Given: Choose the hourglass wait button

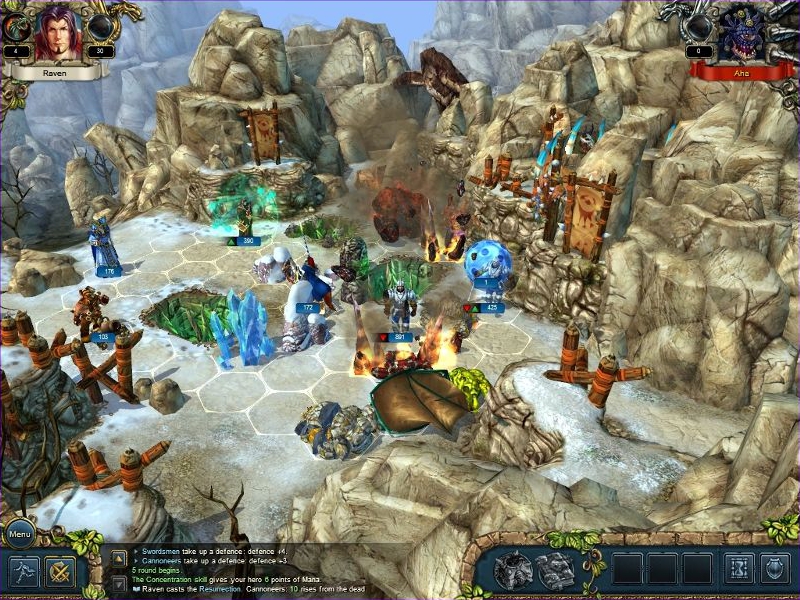Looking at the screenshot, I should click(739, 568).
